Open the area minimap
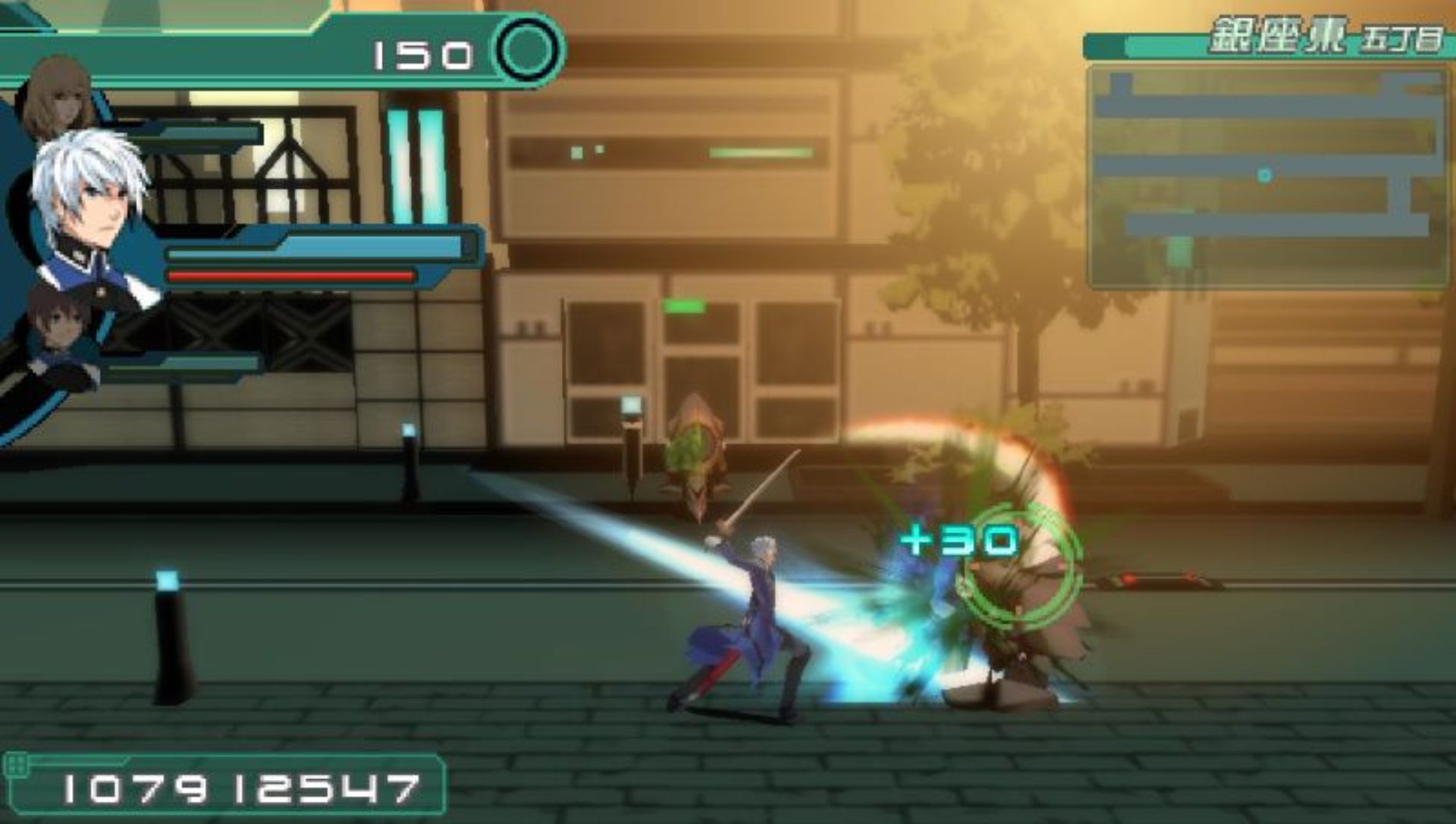The image size is (1456, 824). click(x=1268, y=176)
